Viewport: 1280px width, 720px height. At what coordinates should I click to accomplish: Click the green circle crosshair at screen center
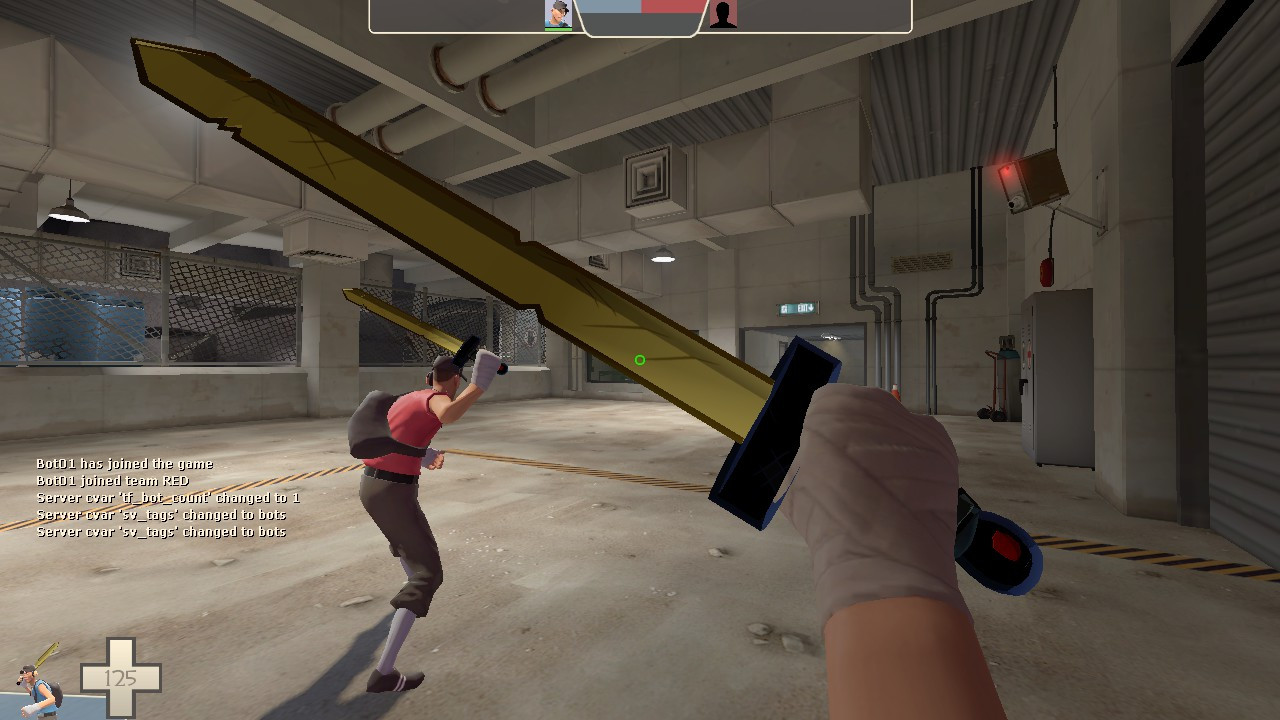click(x=640, y=359)
